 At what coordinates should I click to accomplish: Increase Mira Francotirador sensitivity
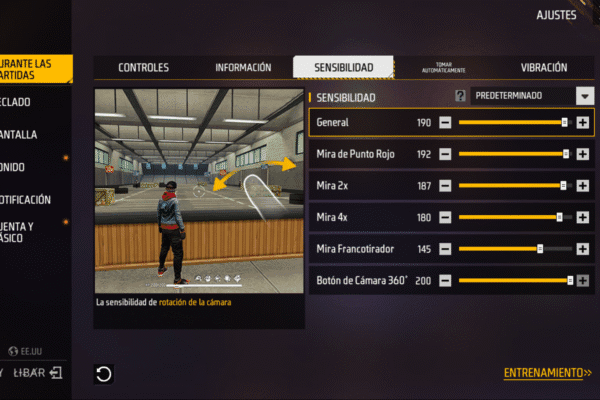pos(583,249)
